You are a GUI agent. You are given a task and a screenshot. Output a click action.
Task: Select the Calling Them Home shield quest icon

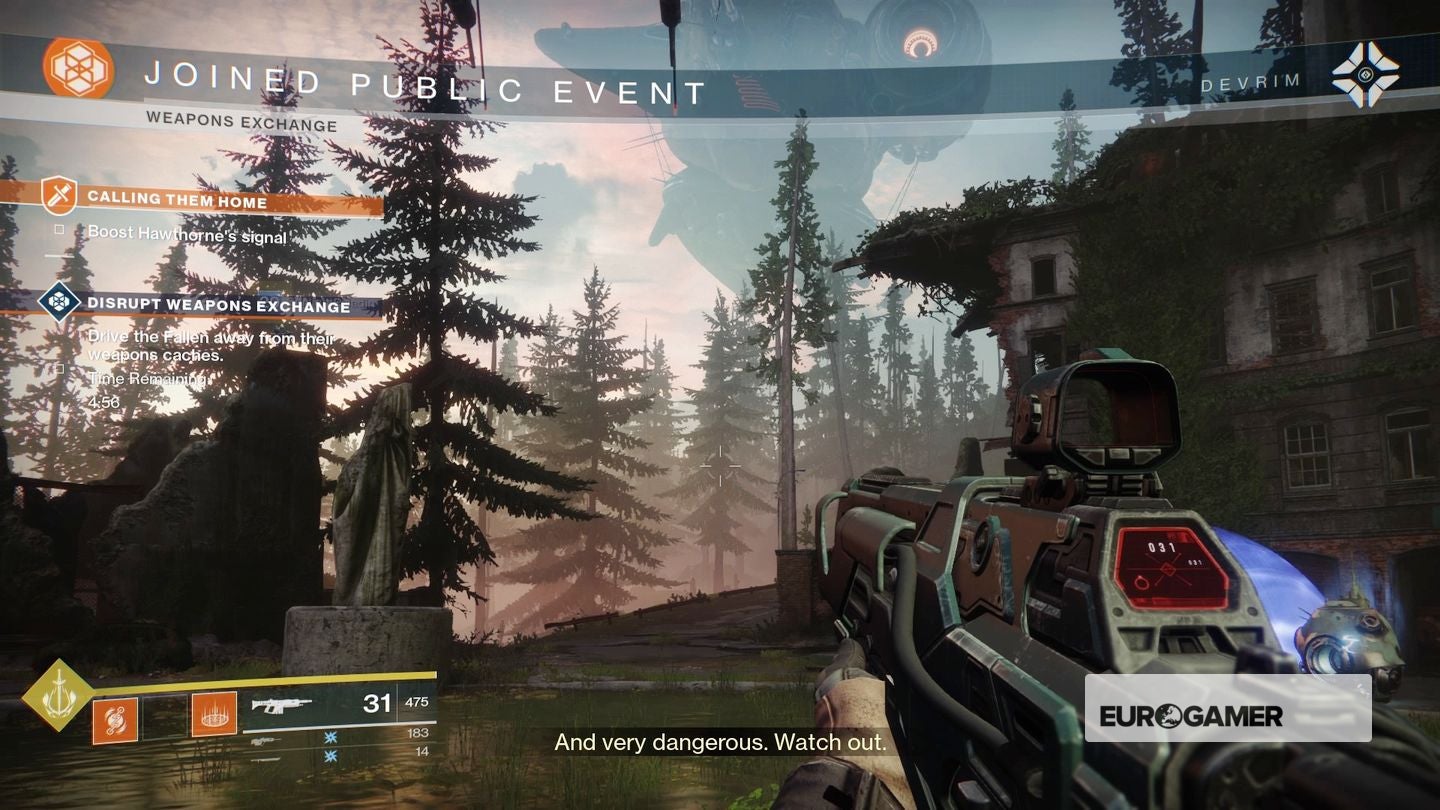58,195
